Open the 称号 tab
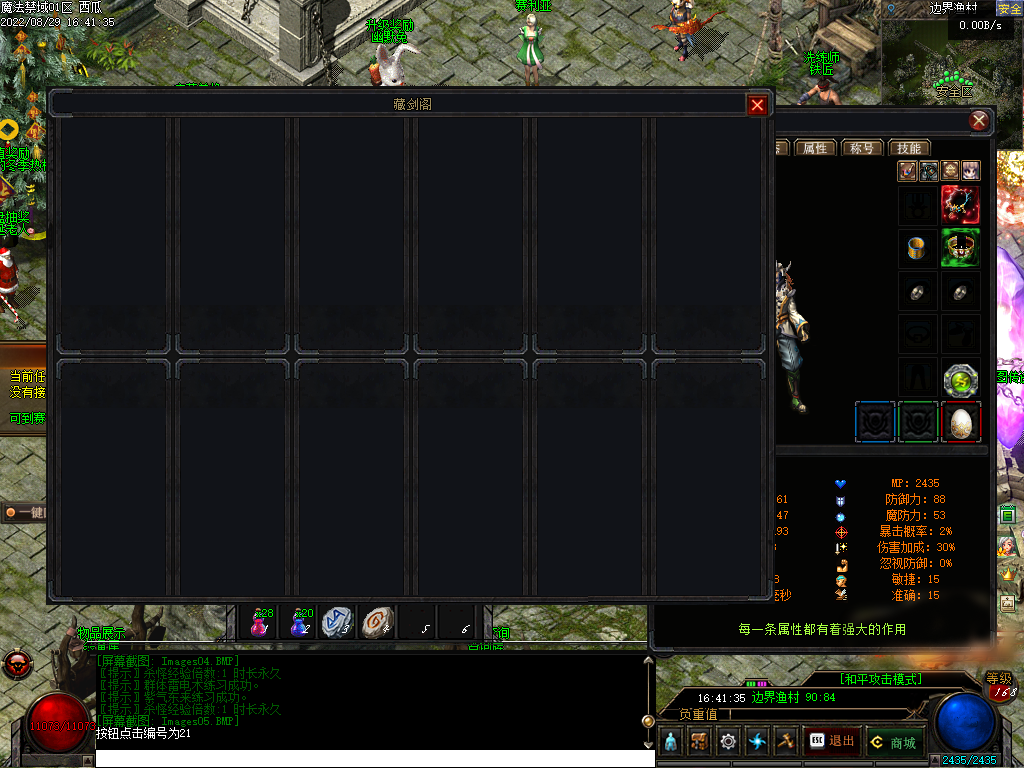The width and height of the screenshot is (1024, 768). click(861, 148)
